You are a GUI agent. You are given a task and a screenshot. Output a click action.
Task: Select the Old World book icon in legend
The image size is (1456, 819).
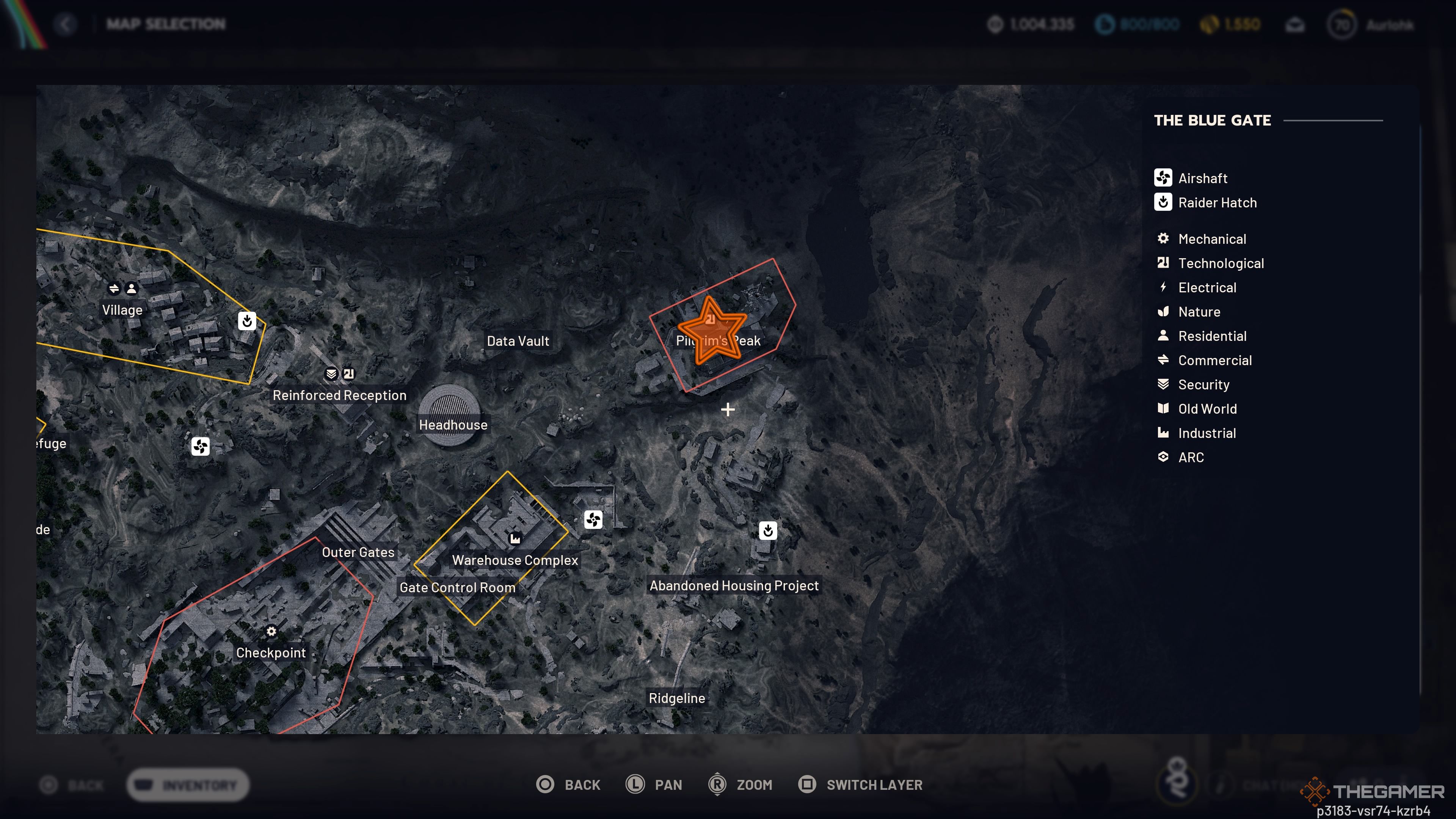pyautogui.click(x=1163, y=409)
